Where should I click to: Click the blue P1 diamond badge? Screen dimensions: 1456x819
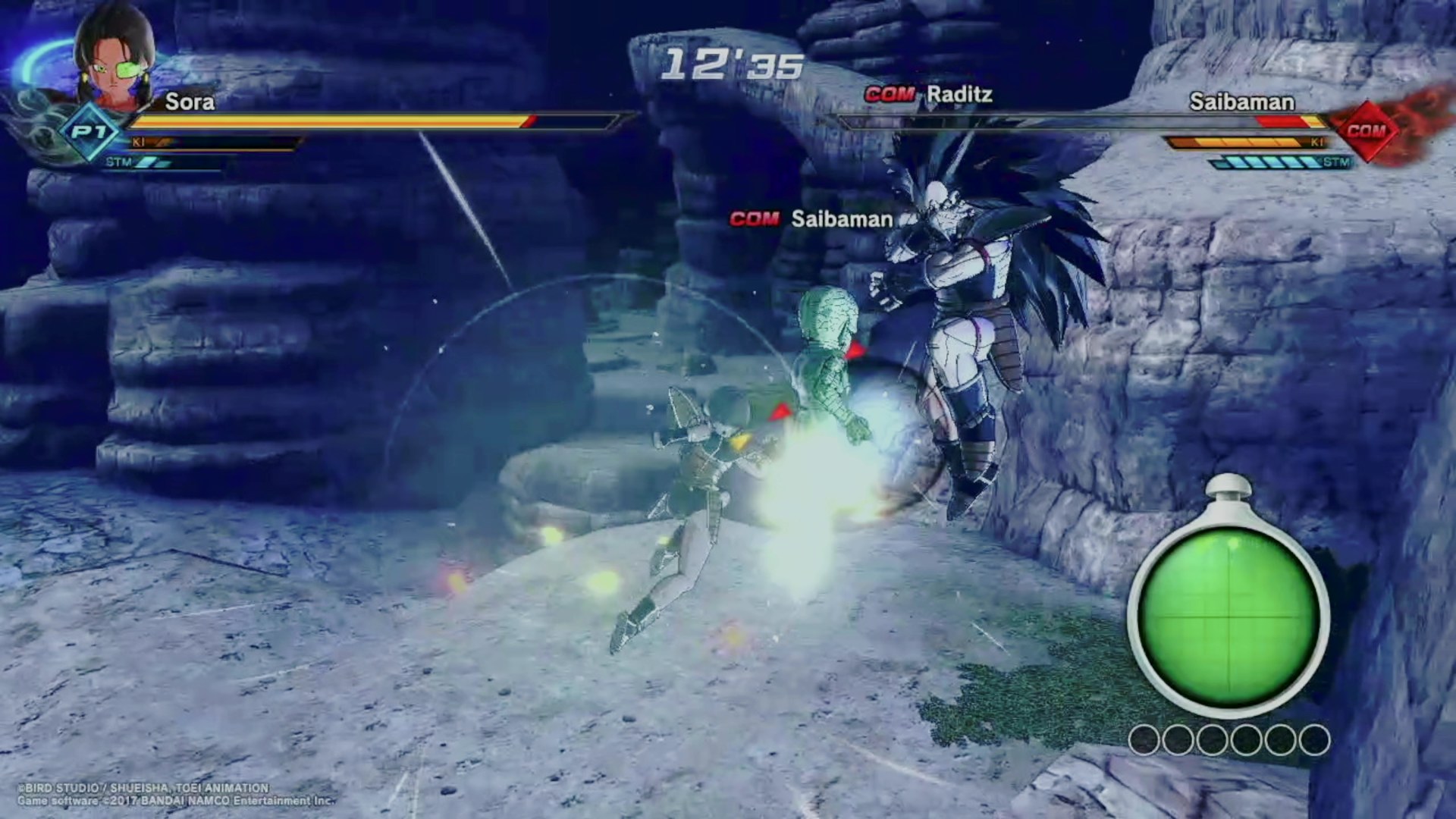(90, 133)
